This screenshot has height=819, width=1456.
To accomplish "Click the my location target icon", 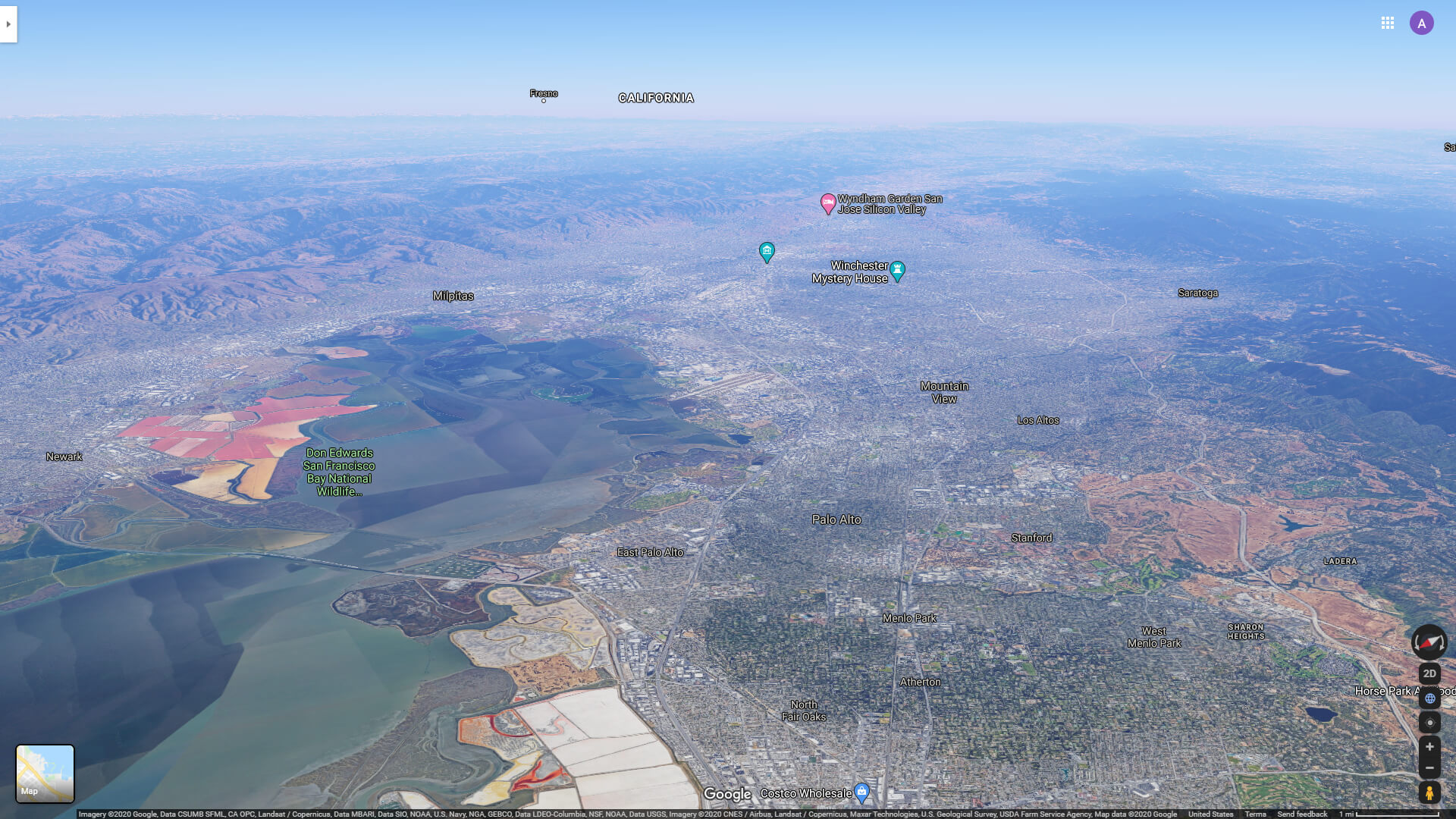I will click(x=1429, y=722).
